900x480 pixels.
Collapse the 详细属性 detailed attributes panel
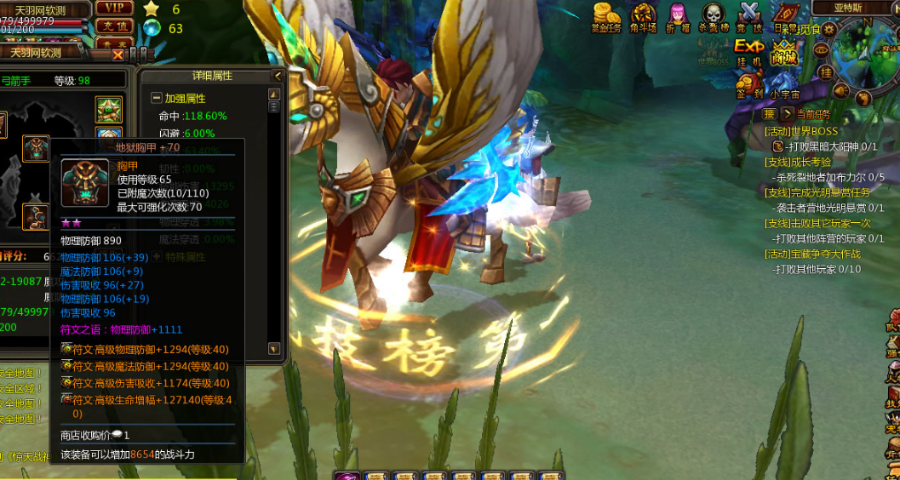pos(276,75)
